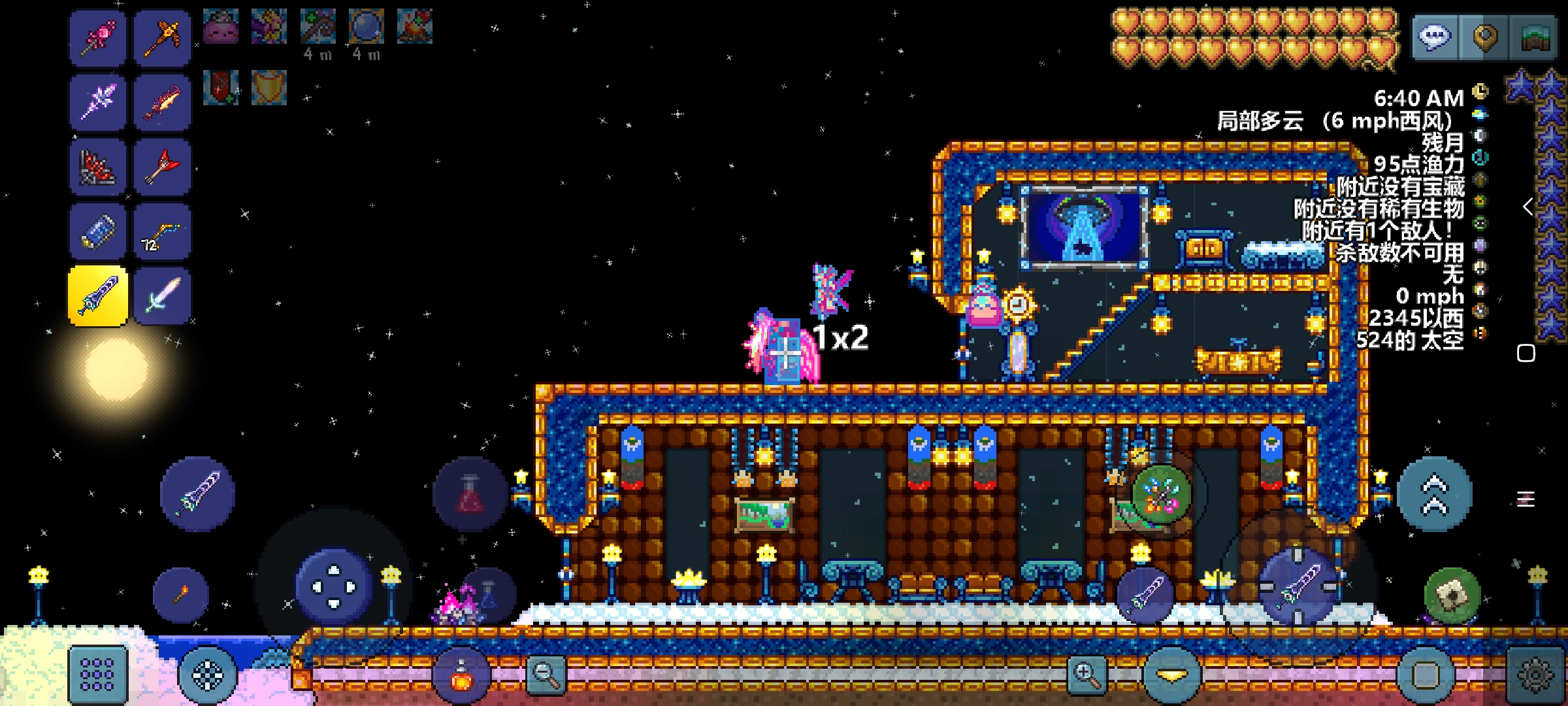1568x706 pixels.
Task: Tap the map pin button
Action: (1485, 37)
